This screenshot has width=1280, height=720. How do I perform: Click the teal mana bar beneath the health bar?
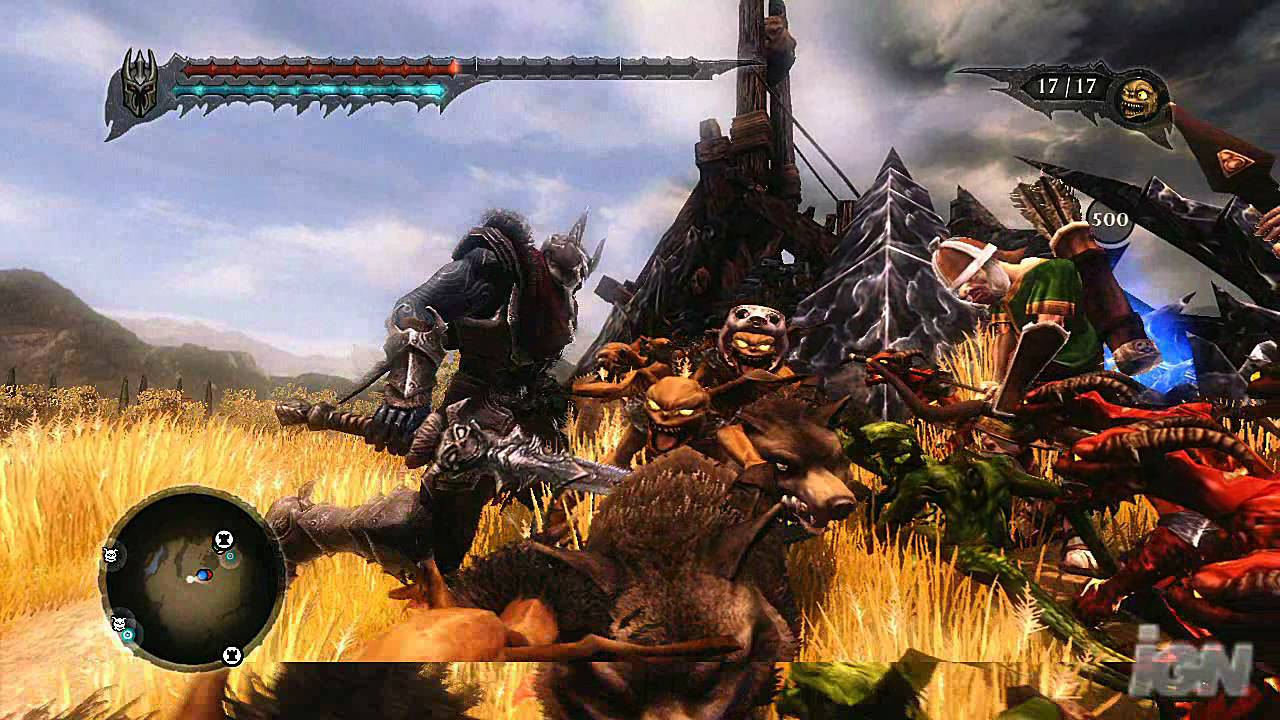click(310, 88)
